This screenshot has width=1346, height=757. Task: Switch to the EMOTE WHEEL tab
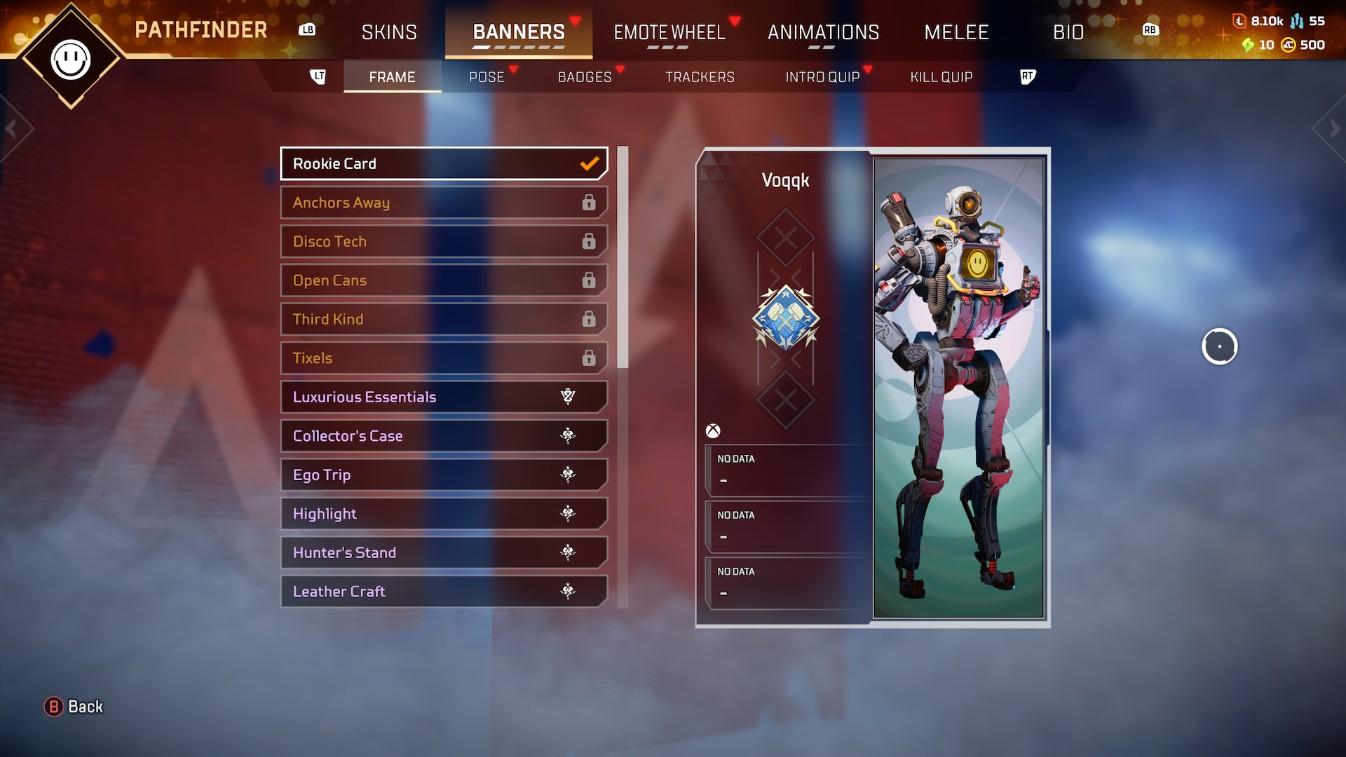pyautogui.click(x=669, y=31)
